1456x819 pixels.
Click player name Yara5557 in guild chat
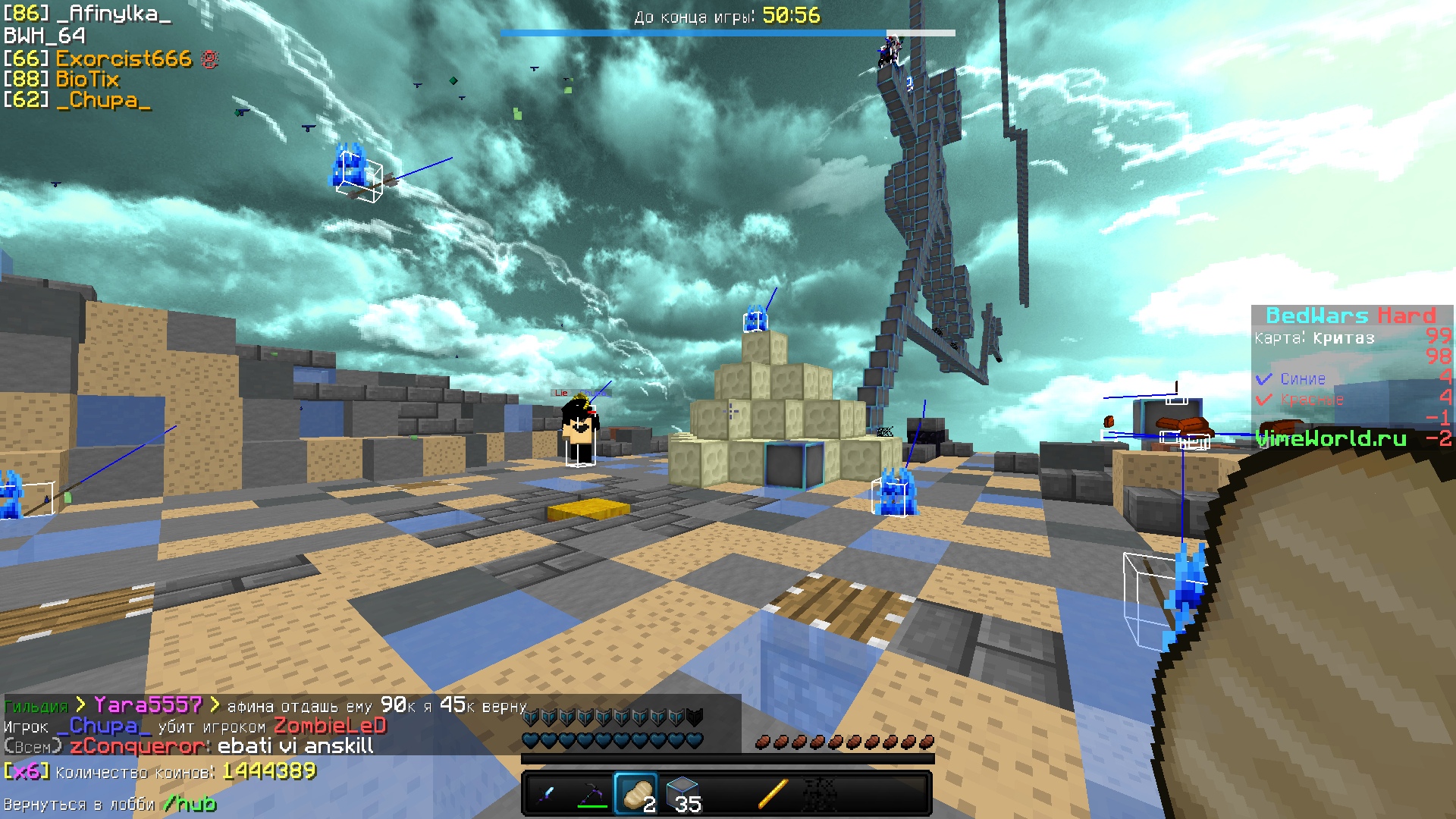pos(148,706)
